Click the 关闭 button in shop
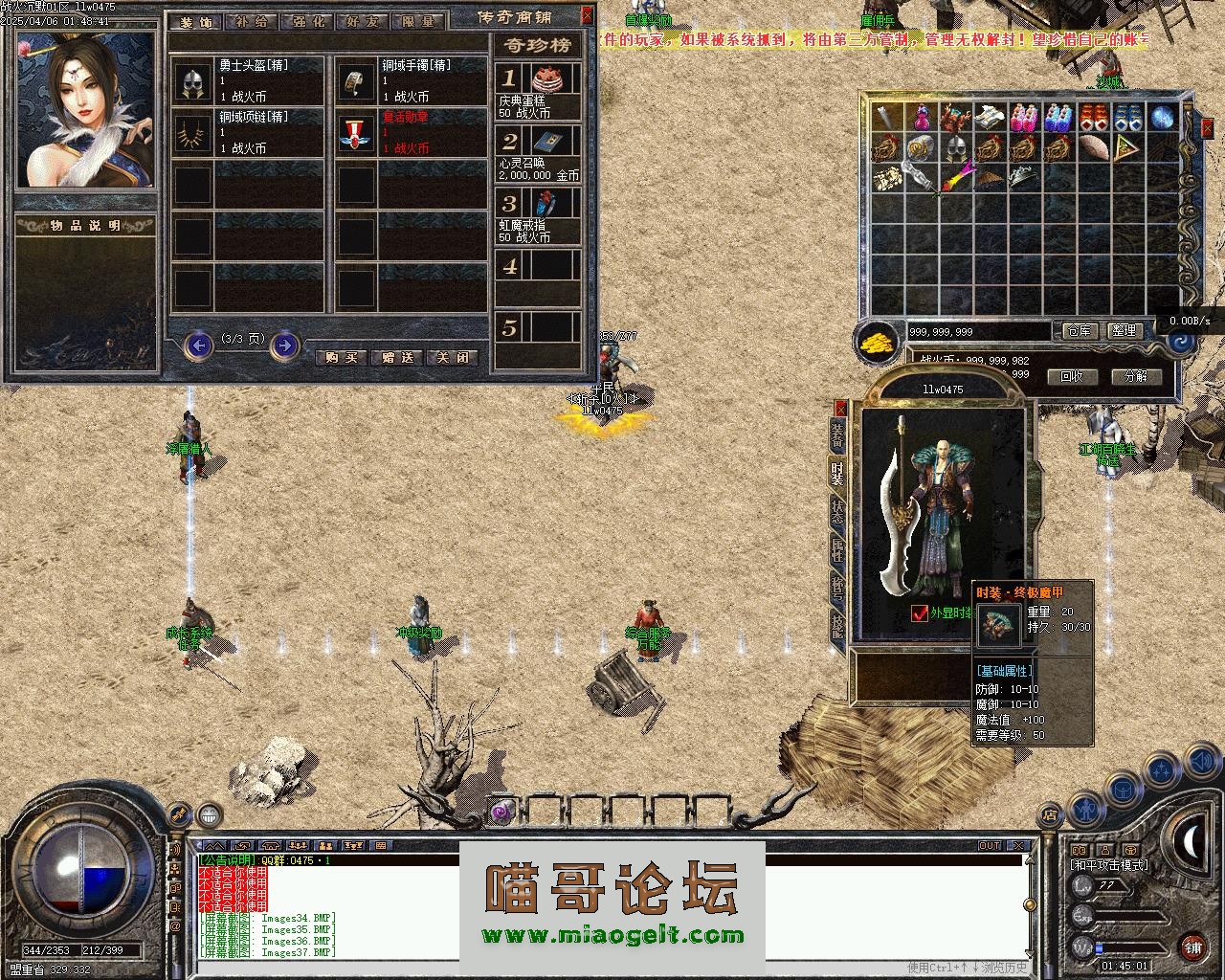The width and height of the screenshot is (1225, 980). (x=452, y=357)
